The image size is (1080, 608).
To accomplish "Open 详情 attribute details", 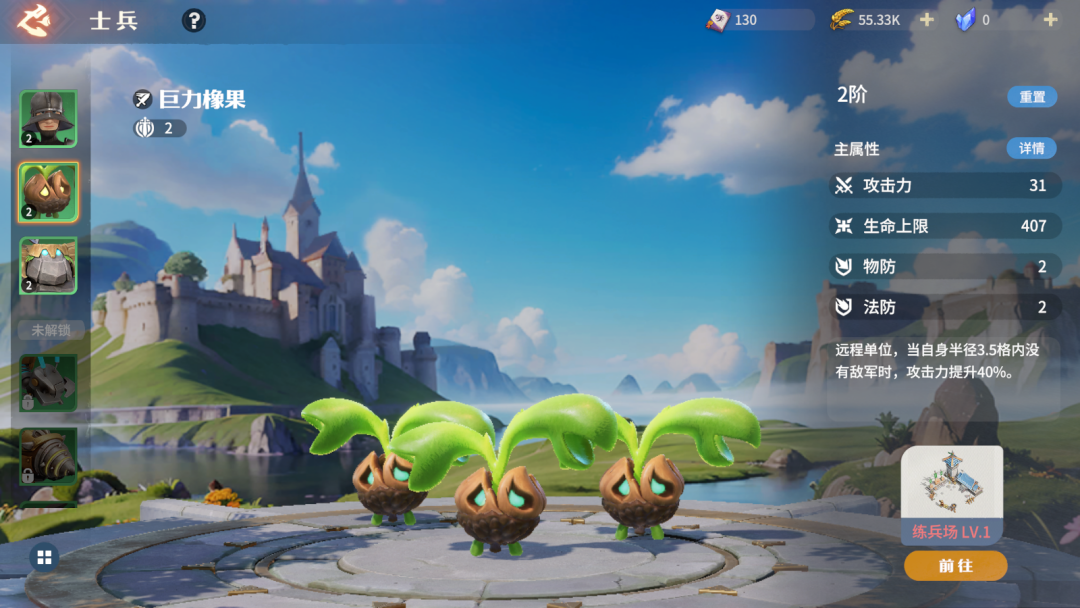I will 1031,148.
